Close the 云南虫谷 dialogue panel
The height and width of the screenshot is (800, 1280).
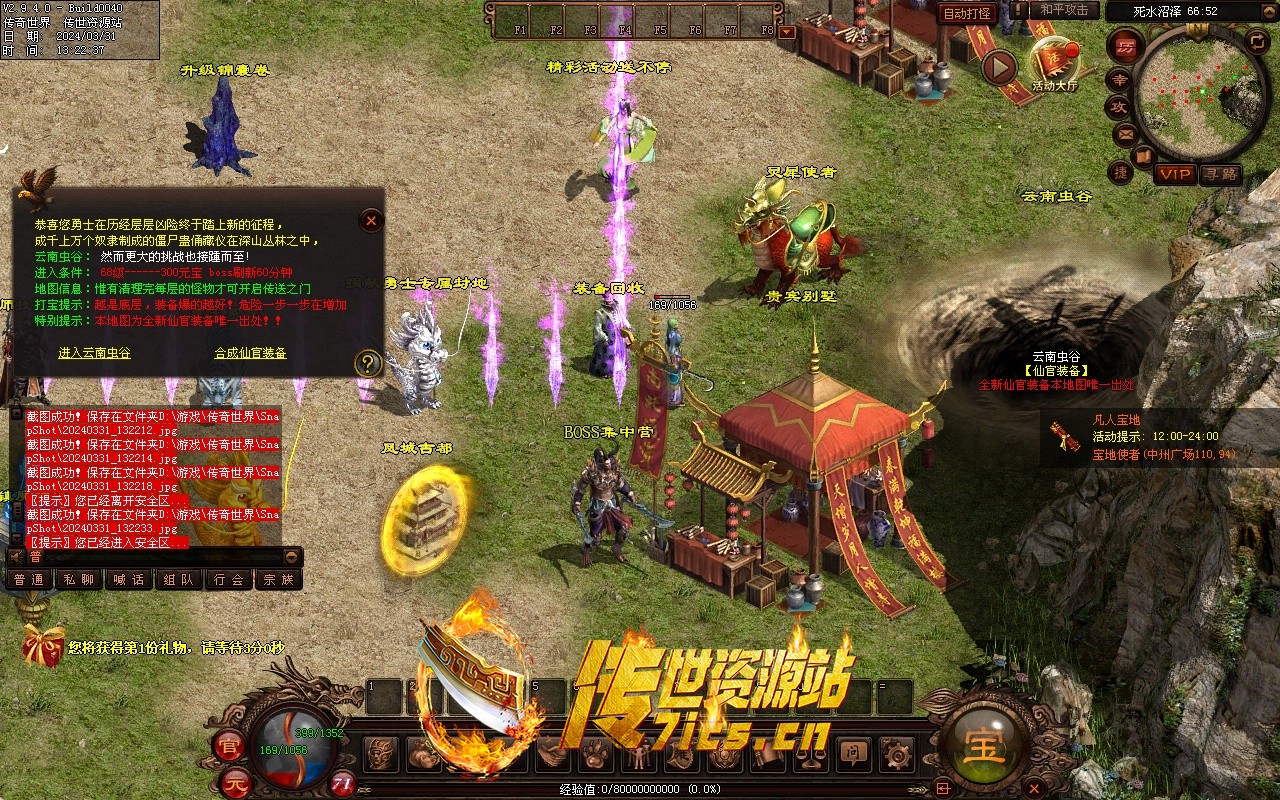371,220
